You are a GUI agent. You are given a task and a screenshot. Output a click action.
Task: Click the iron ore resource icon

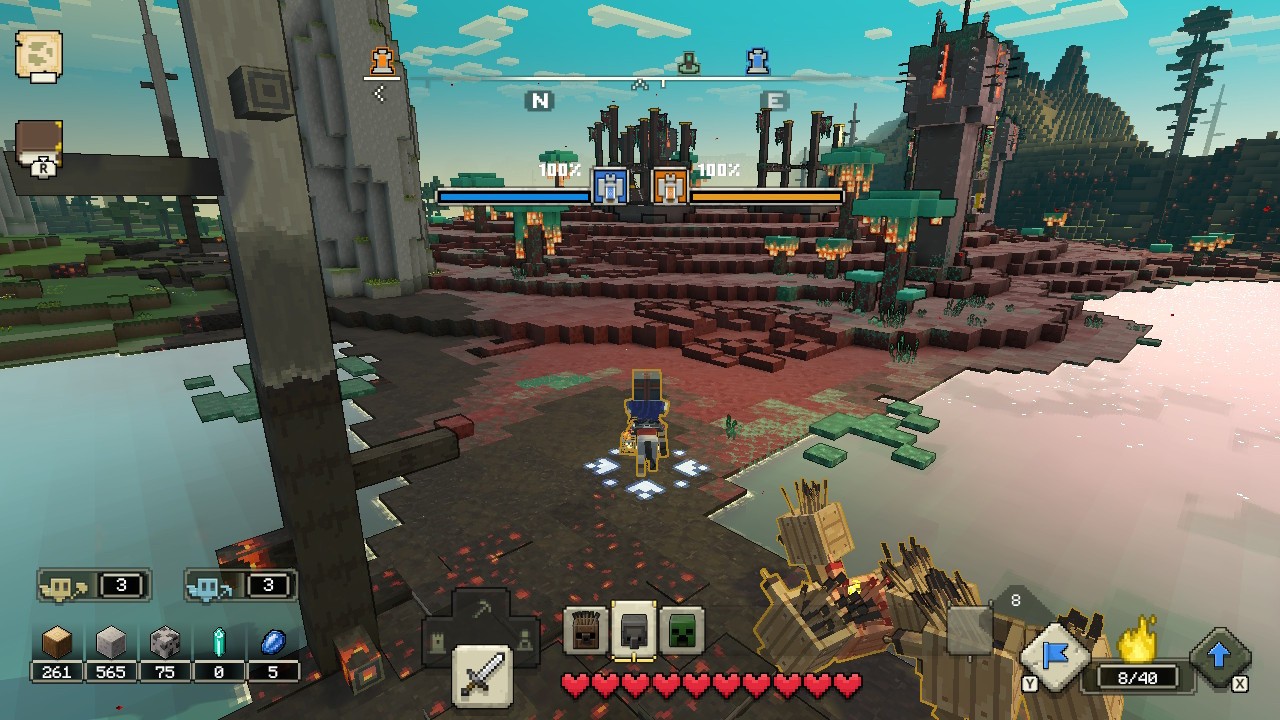click(x=164, y=643)
